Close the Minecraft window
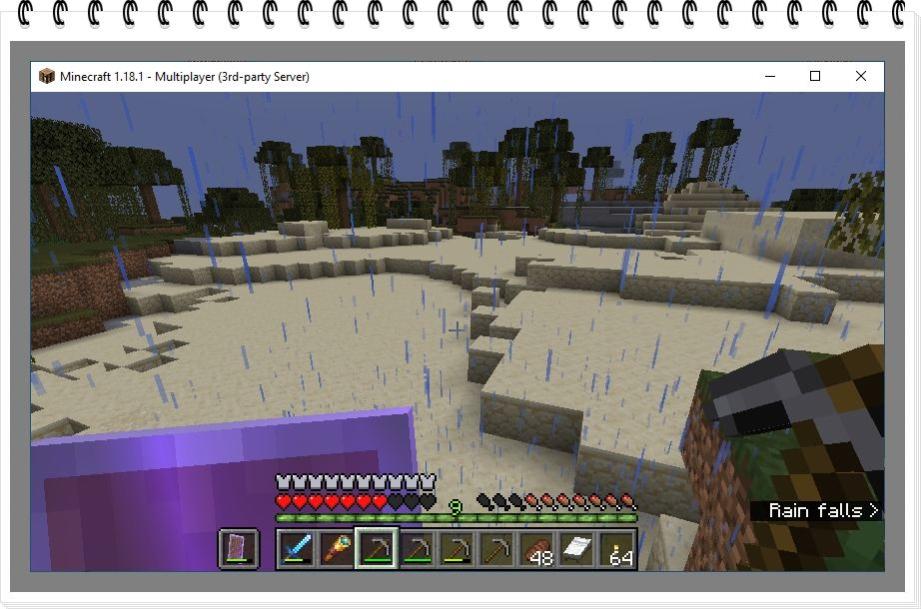Viewport: 921px width, 609px height. click(861, 76)
